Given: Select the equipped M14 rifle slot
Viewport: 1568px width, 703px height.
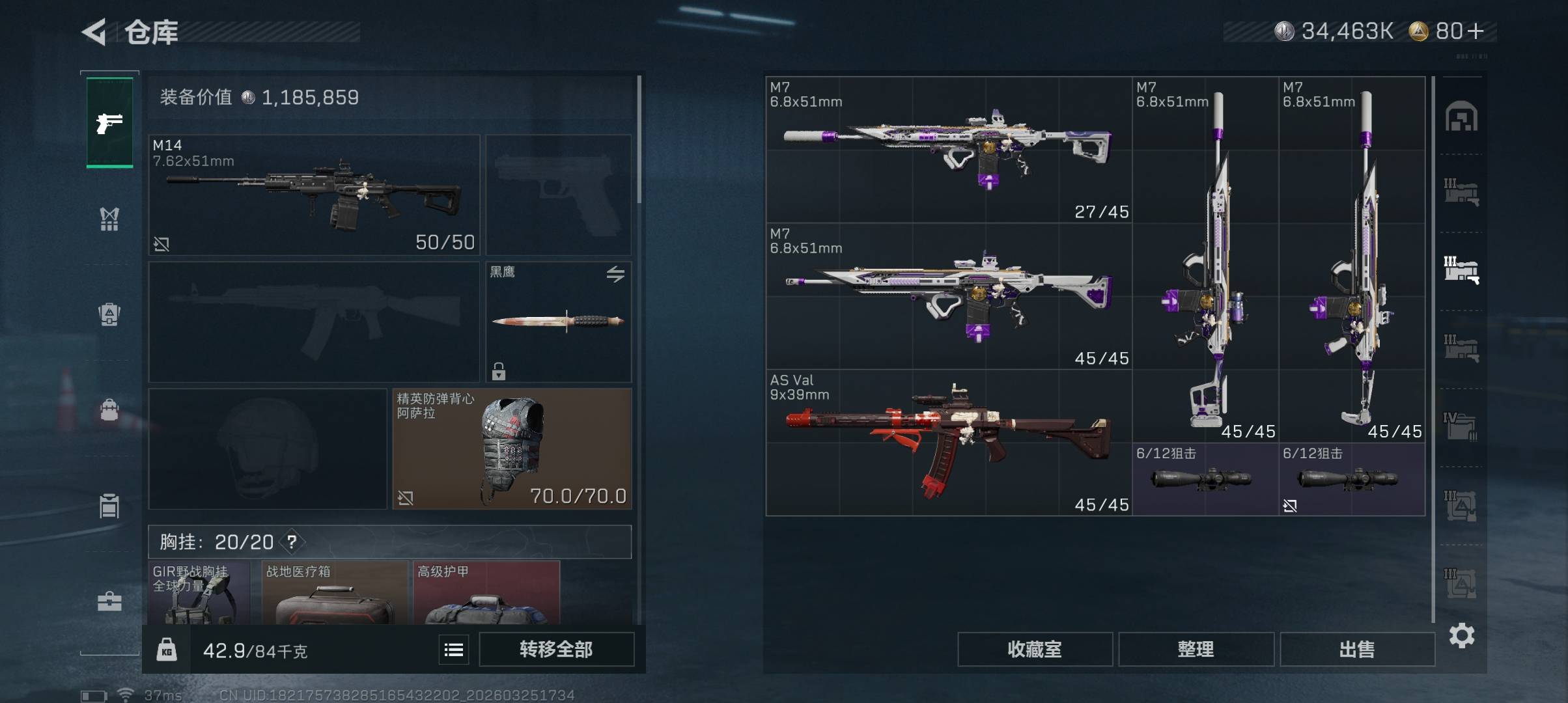Looking at the screenshot, I should tap(314, 195).
